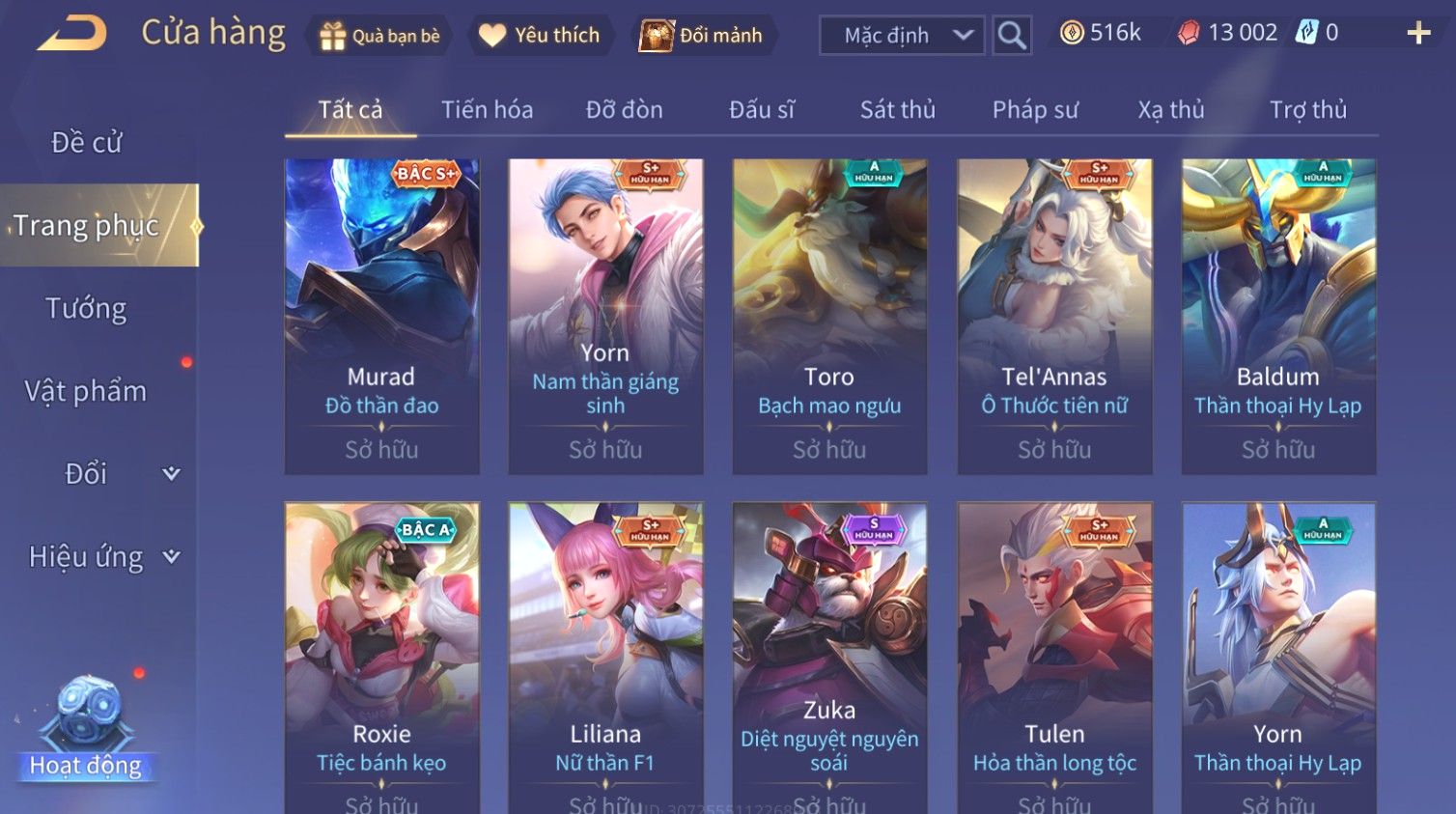Open the Quà bạn bè gift menu
The image size is (1456, 814).
tap(379, 36)
